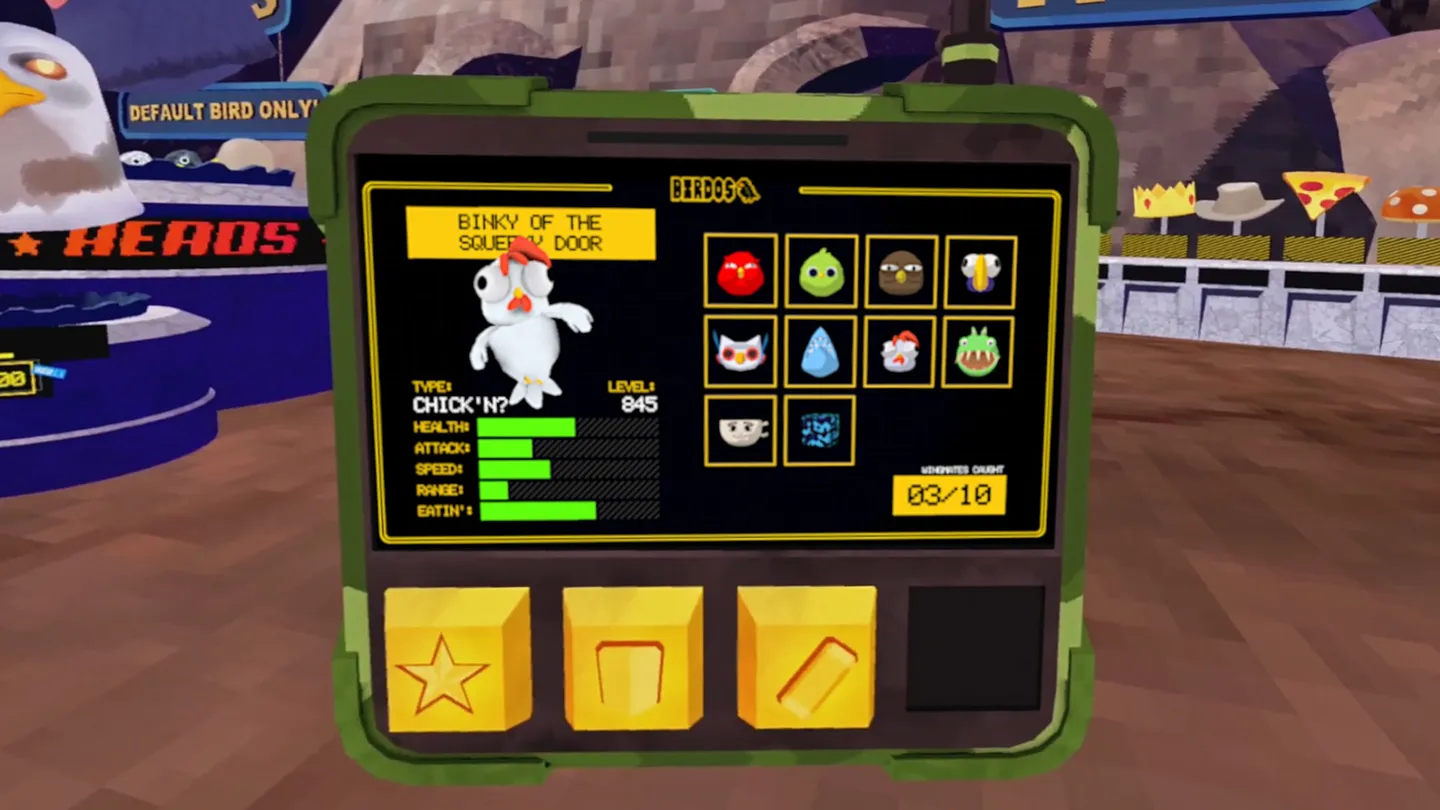Open the glitched blue cube slot
The height and width of the screenshot is (810, 1440).
[x=820, y=431]
